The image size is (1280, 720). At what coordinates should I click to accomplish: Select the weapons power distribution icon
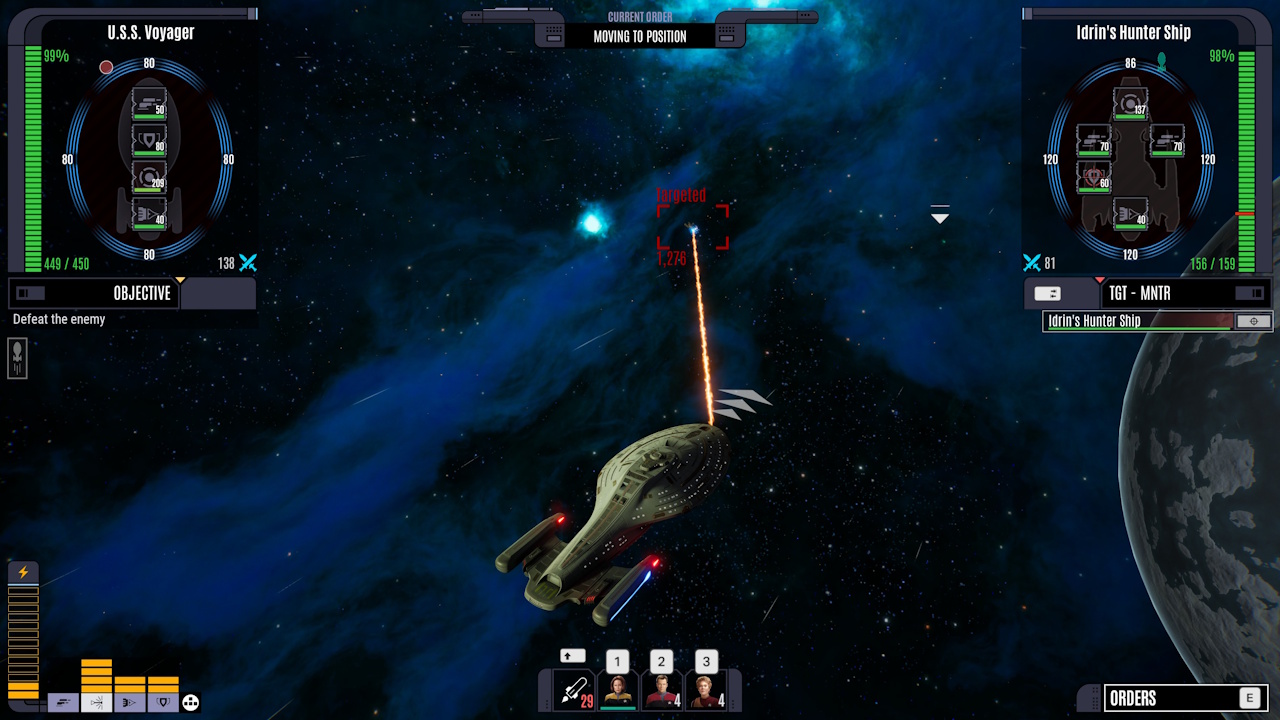point(130,702)
